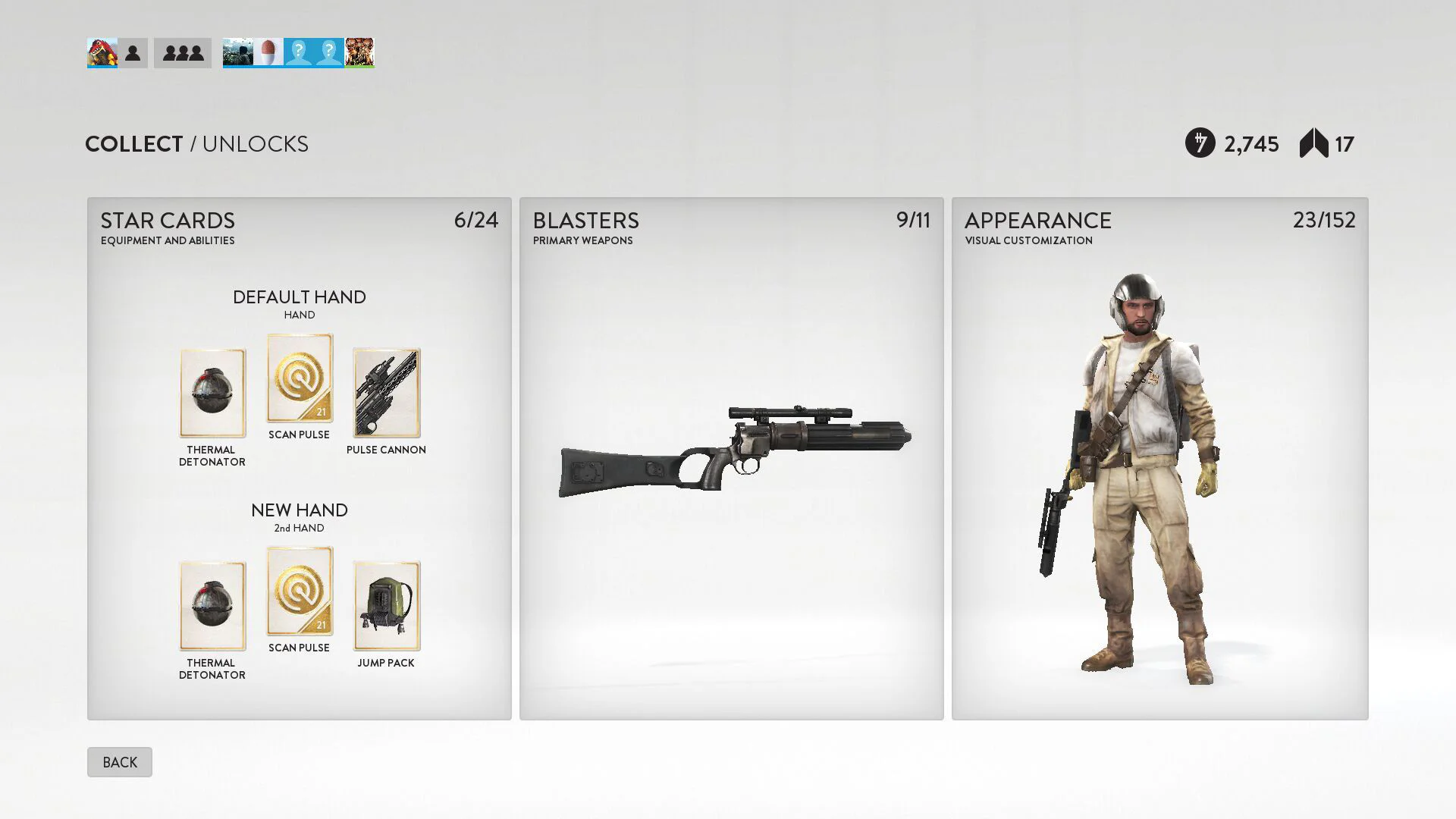Image resolution: width=1456 pixels, height=819 pixels.
Task: Click the Jump Pack card under New Hand
Action: 386,605
